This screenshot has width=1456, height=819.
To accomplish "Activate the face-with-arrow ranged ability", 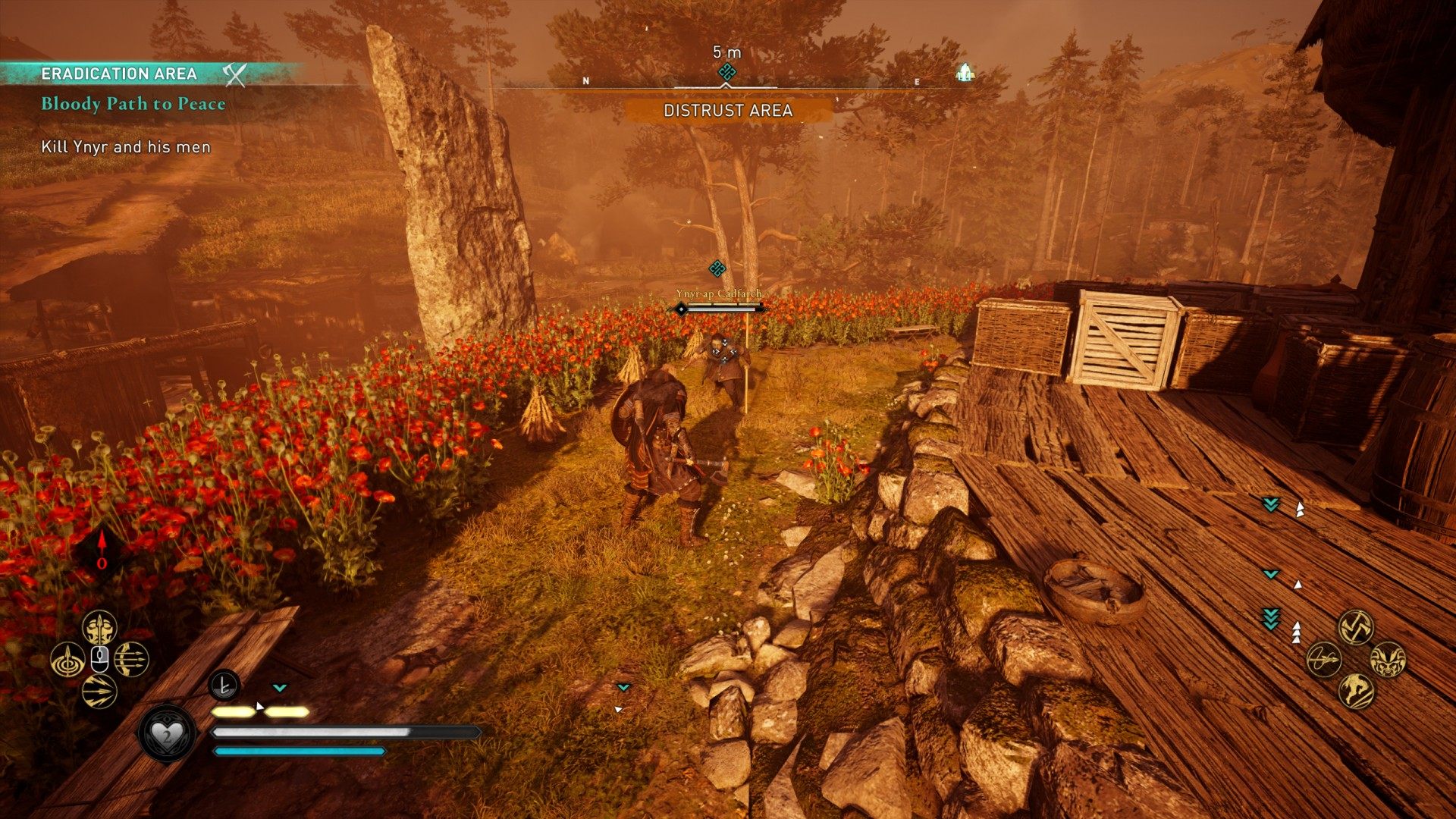I will click(99, 628).
